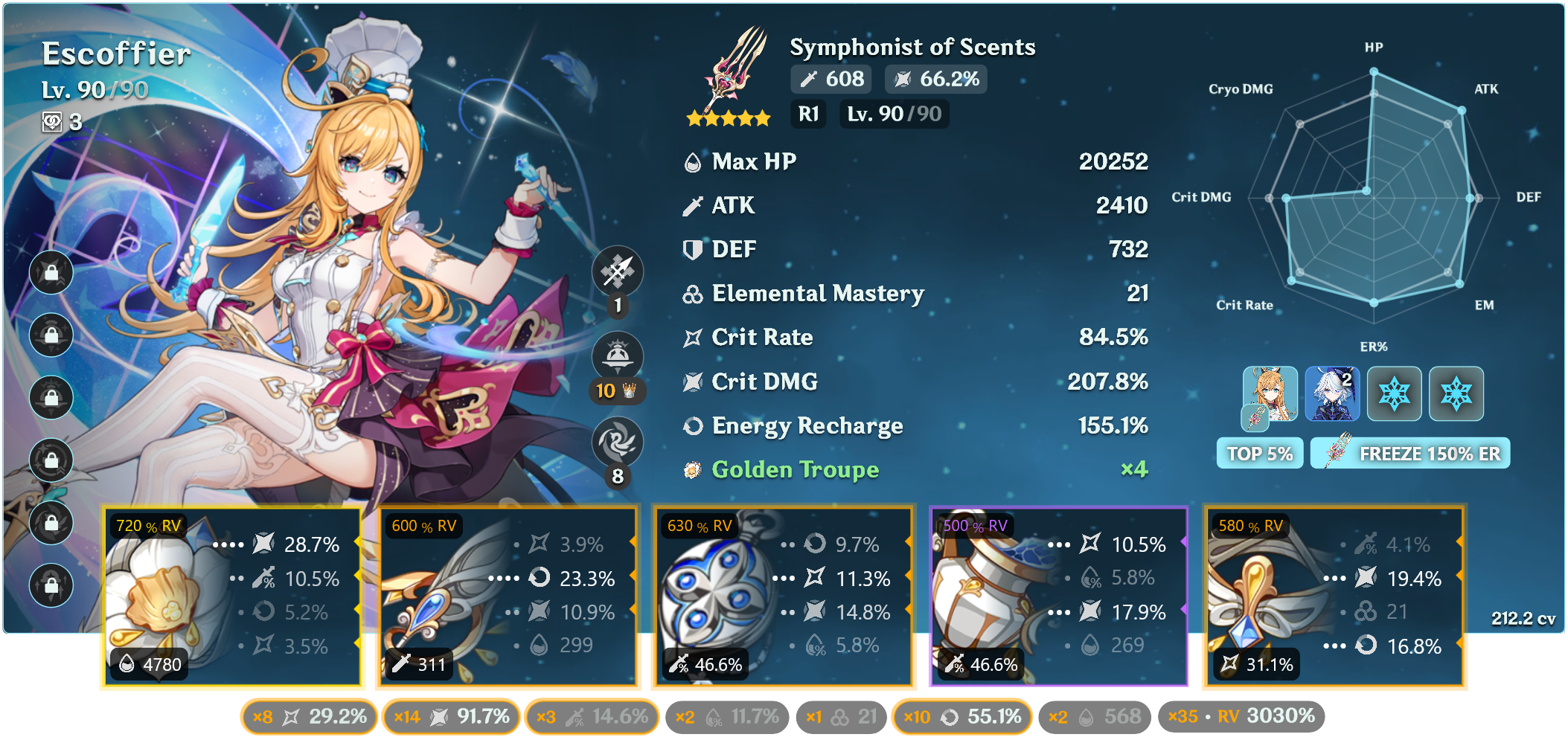The image size is (1568, 740).
Task: Choose the Furina teammate portrait
Action: coord(1332,393)
